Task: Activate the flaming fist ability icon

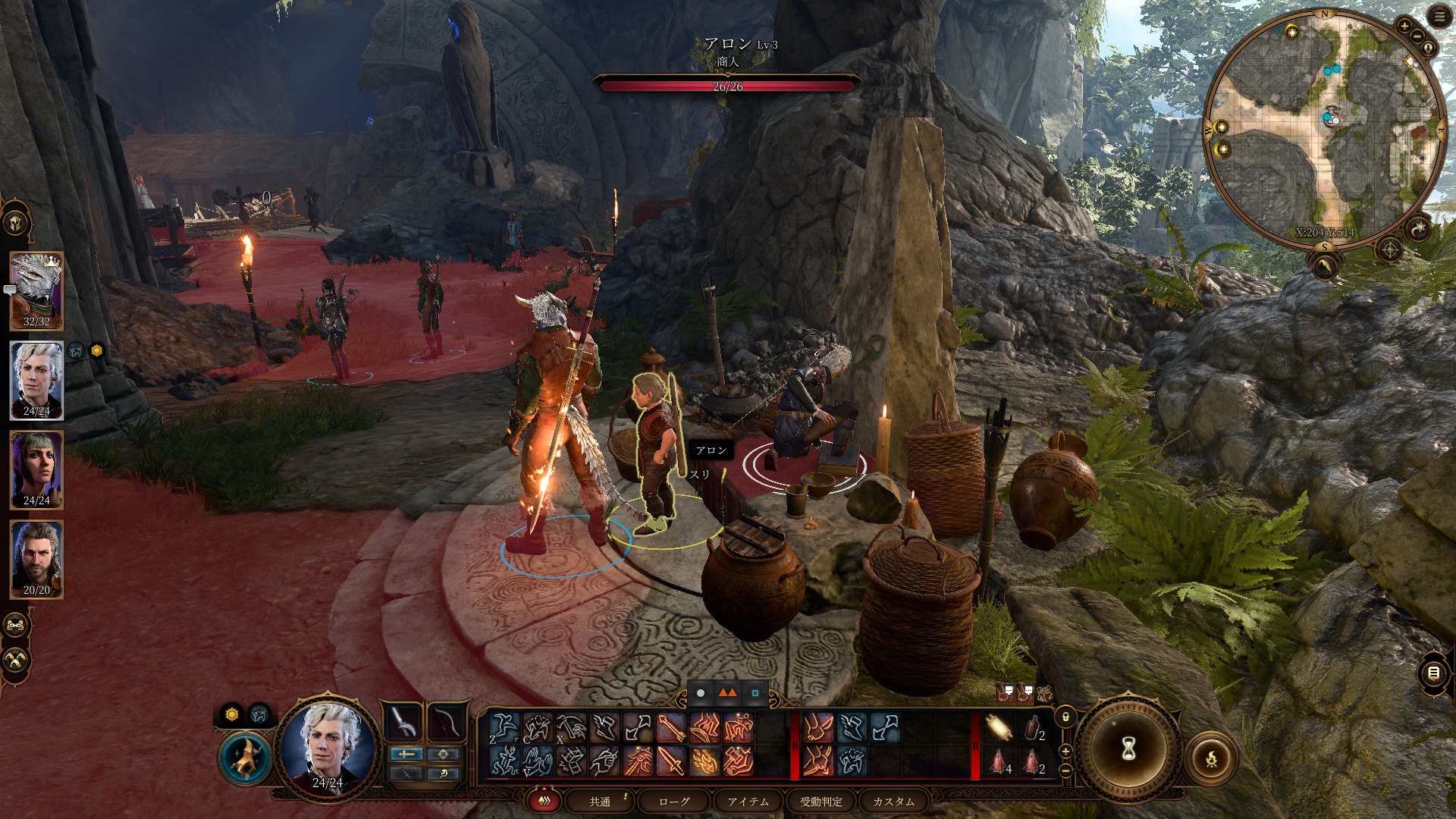Action: (x=704, y=761)
